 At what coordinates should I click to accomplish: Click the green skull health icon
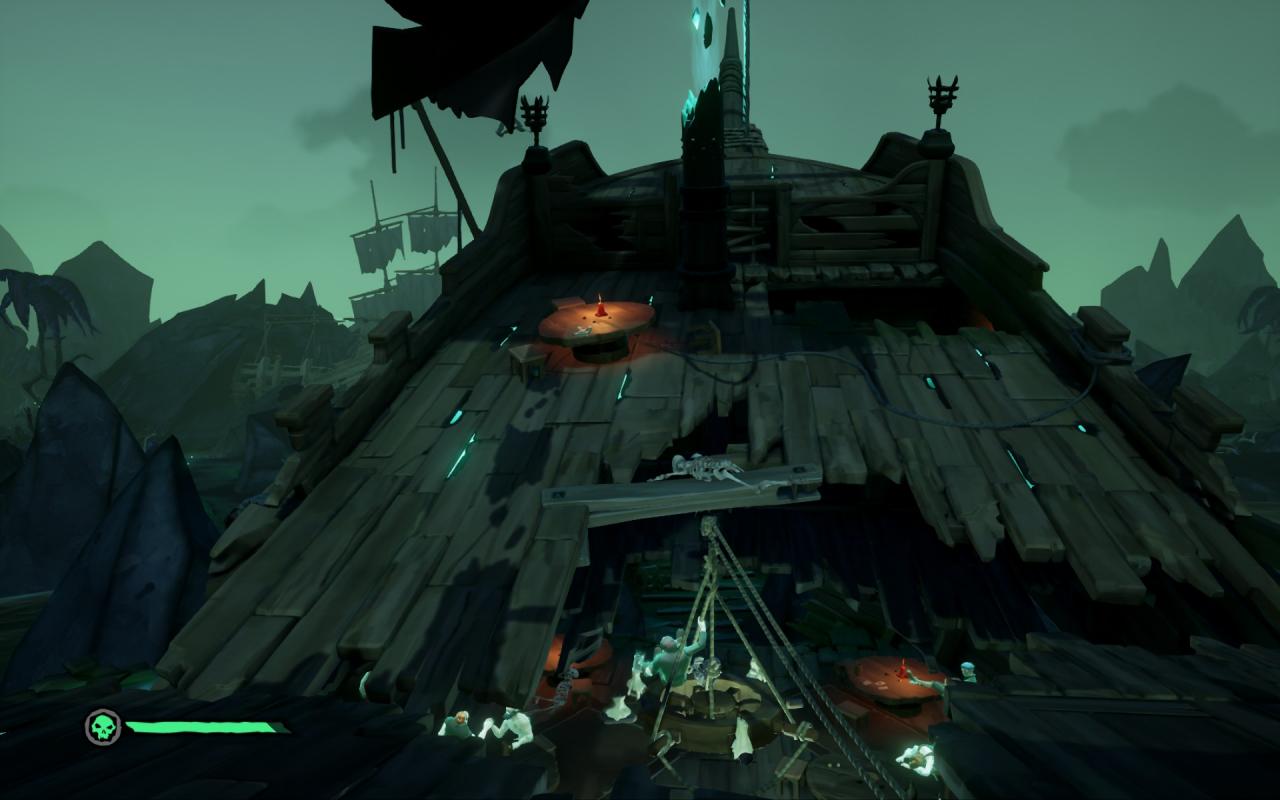coord(102,727)
